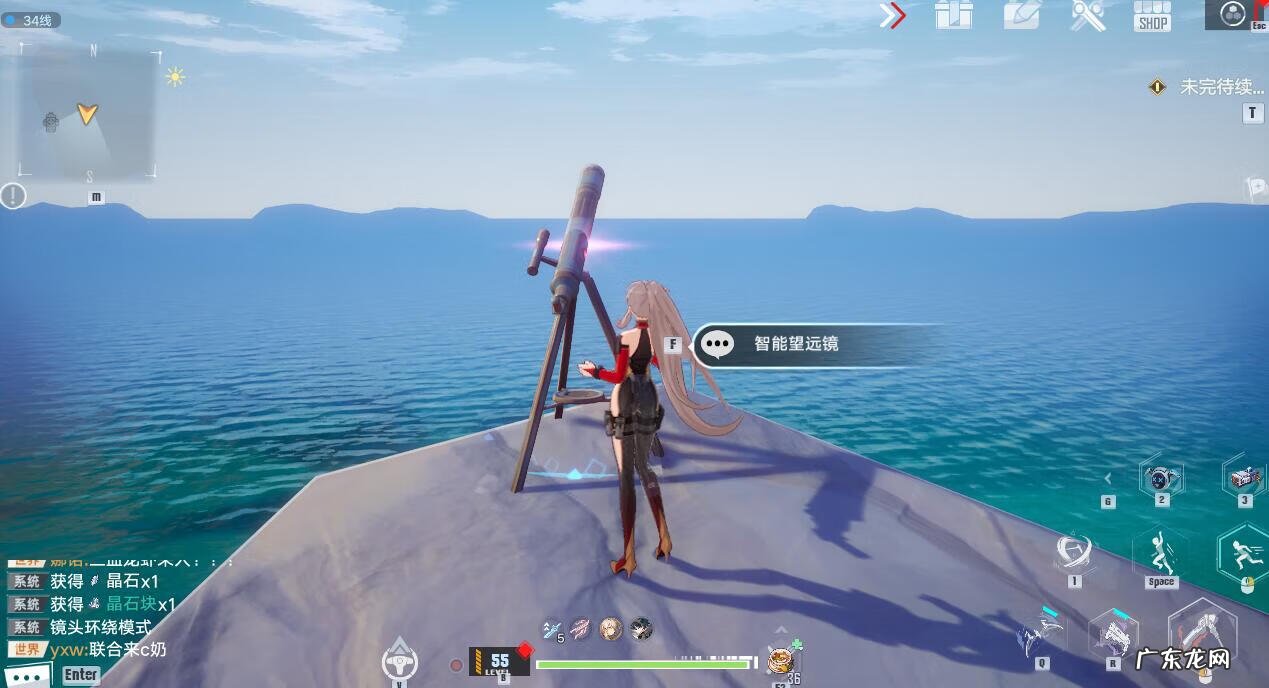Click the exclamation mark alert icon

pos(13,195)
